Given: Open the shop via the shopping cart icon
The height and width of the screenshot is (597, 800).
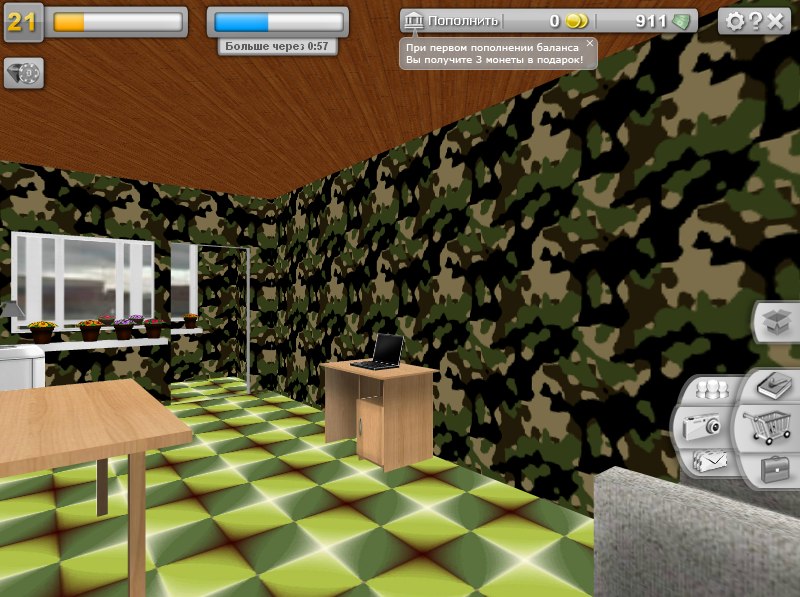Looking at the screenshot, I should click(x=769, y=428).
